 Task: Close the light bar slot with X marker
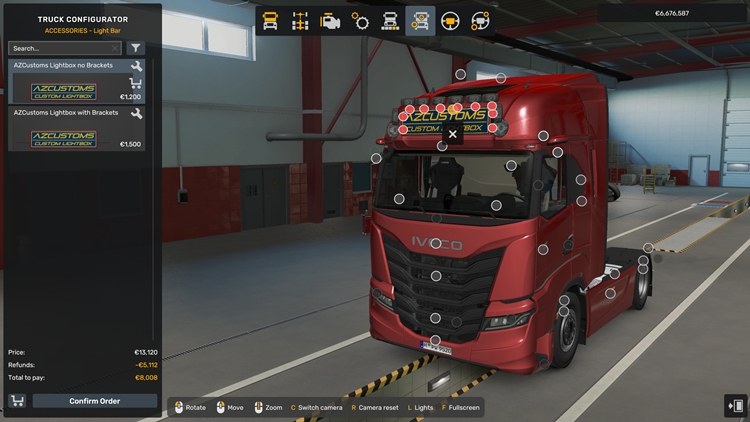point(453,133)
